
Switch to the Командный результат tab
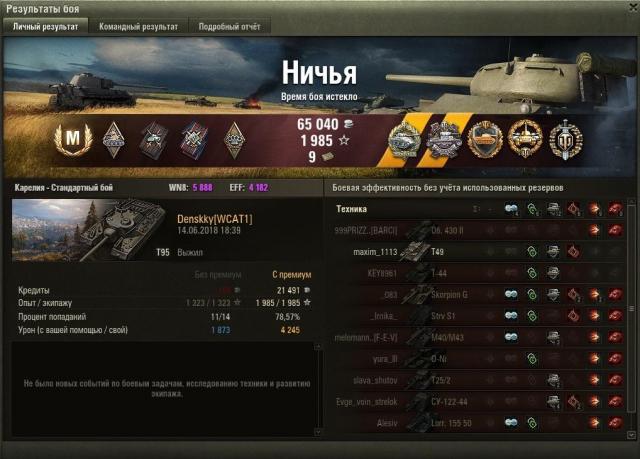(138, 27)
